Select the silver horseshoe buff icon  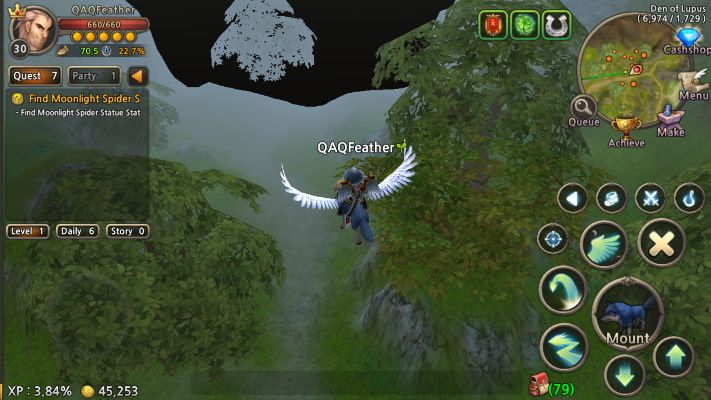(556, 25)
